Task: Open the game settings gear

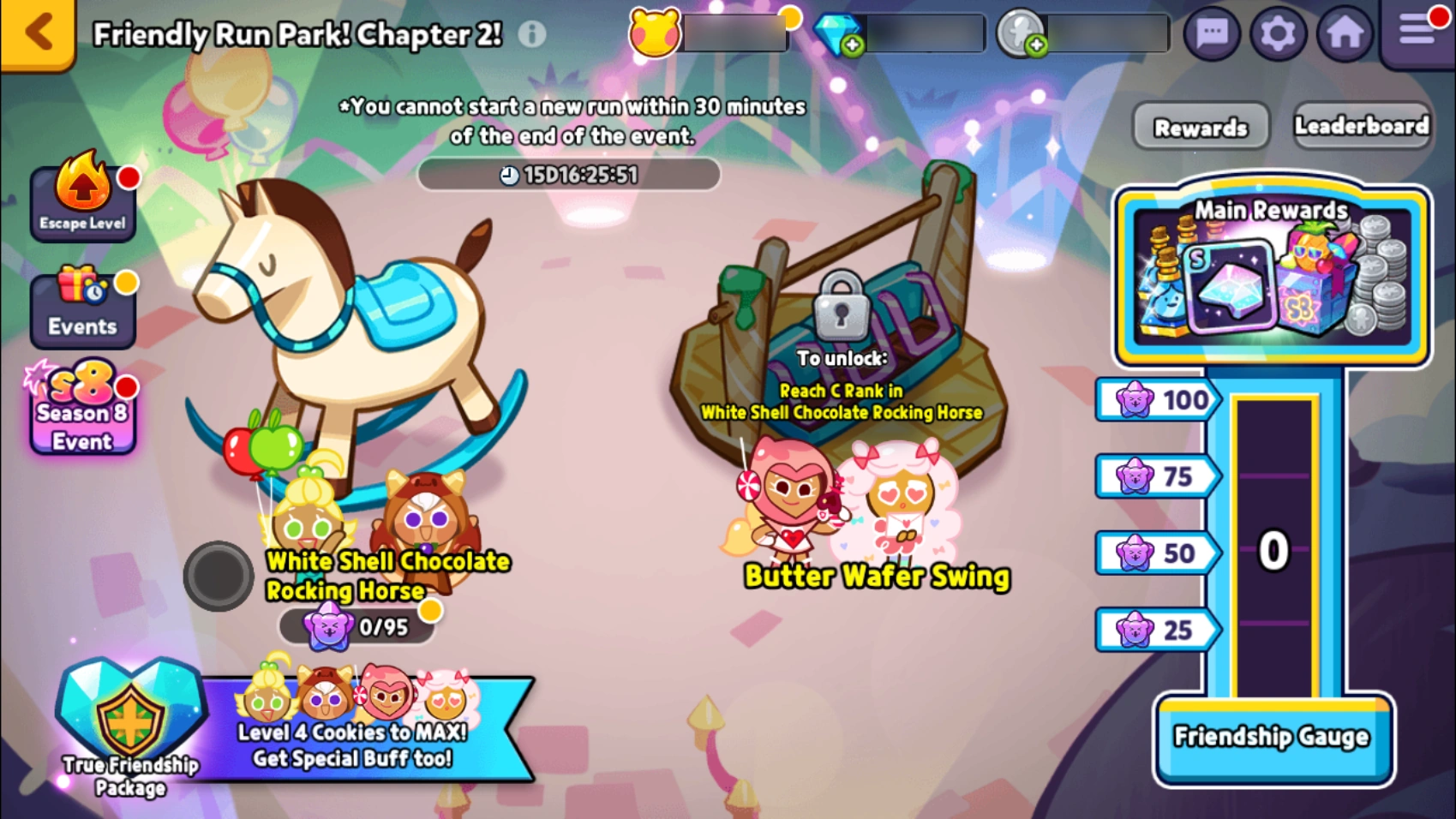Action: coord(1279,33)
